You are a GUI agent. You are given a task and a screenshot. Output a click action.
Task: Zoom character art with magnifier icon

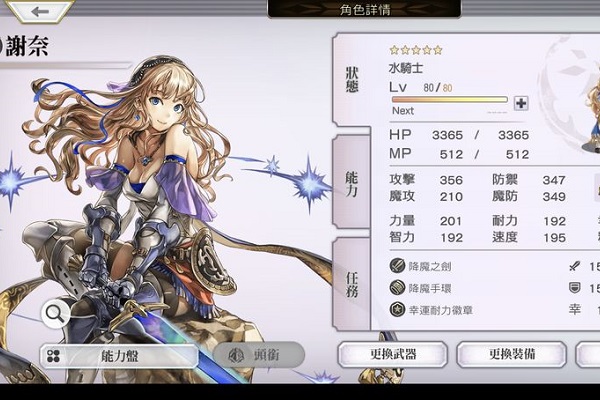pyautogui.click(x=56, y=314)
